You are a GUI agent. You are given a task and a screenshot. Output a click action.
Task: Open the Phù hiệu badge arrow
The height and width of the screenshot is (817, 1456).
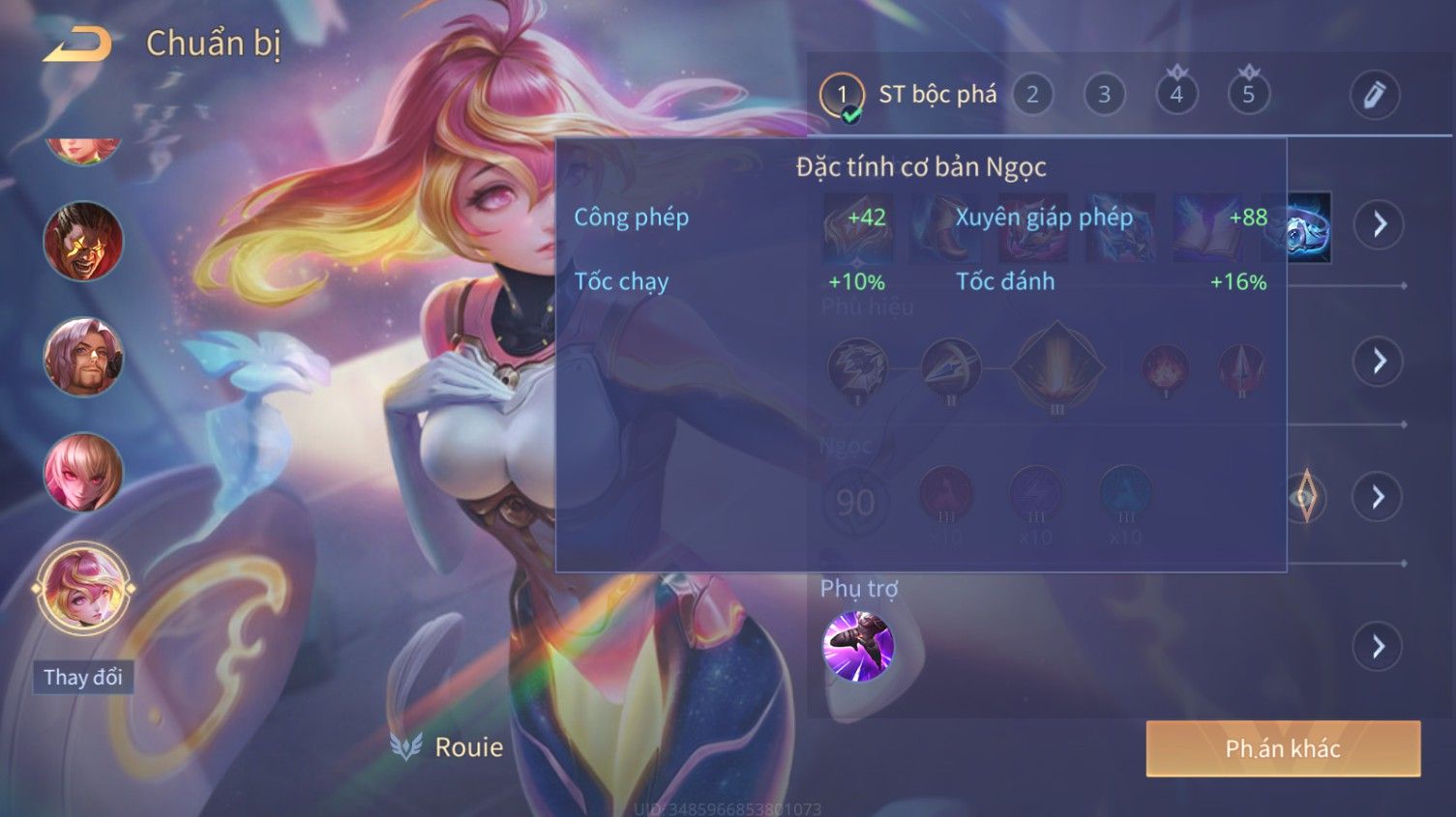pyautogui.click(x=1379, y=362)
